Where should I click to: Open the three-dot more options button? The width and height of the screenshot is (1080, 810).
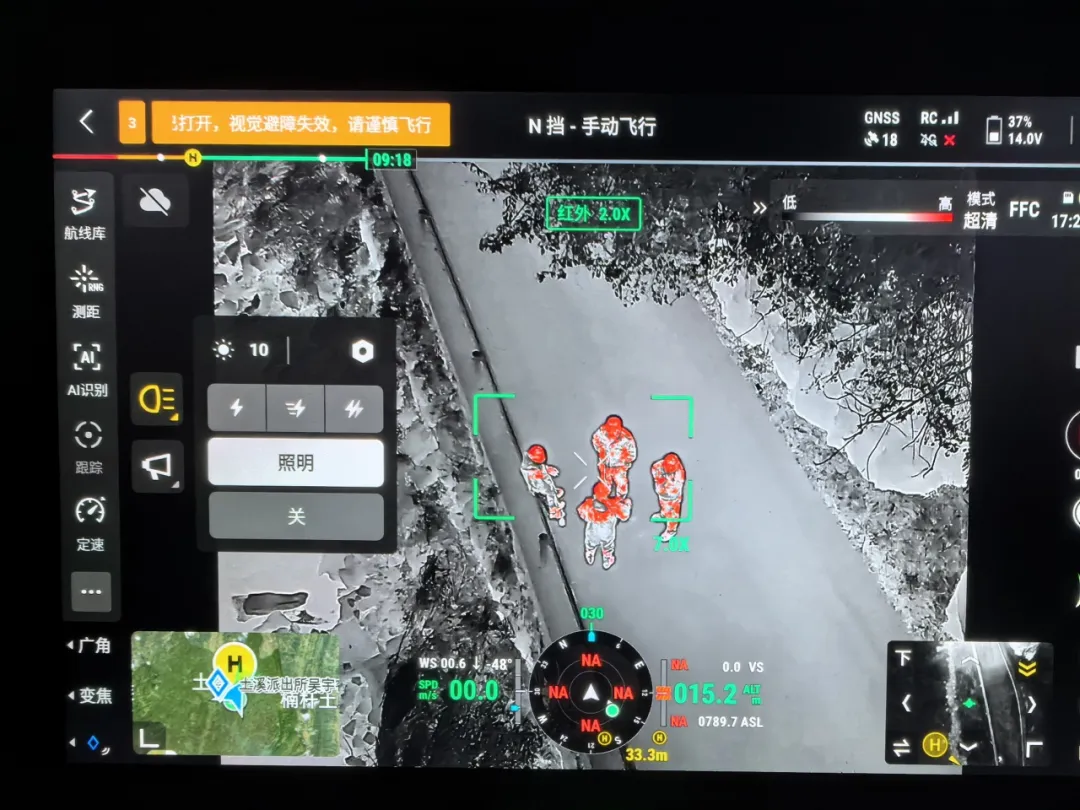[91, 591]
